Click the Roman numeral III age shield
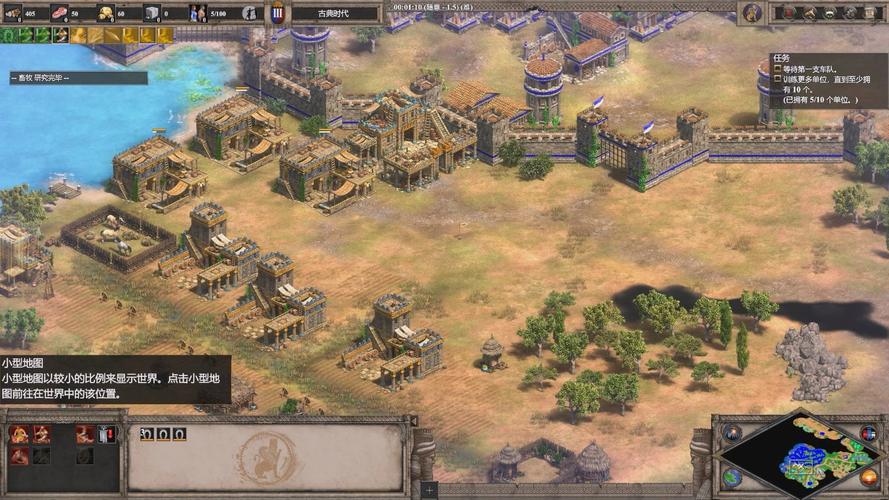This screenshot has width=889, height=500. click(278, 13)
